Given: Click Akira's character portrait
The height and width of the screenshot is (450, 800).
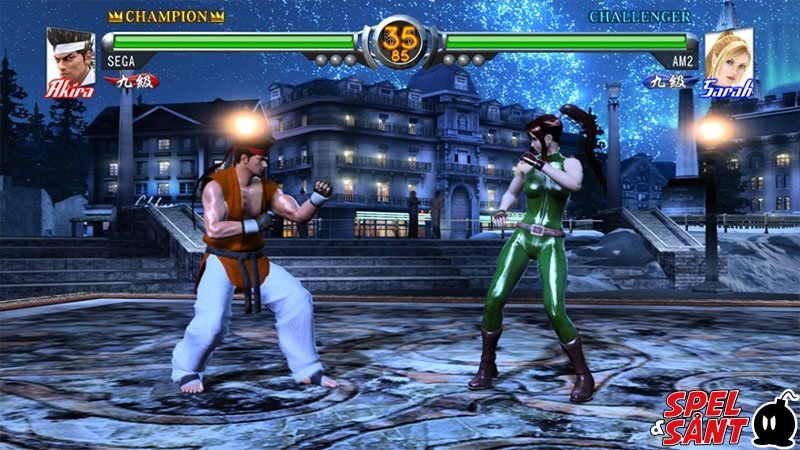Looking at the screenshot, I should click(70, 60).
